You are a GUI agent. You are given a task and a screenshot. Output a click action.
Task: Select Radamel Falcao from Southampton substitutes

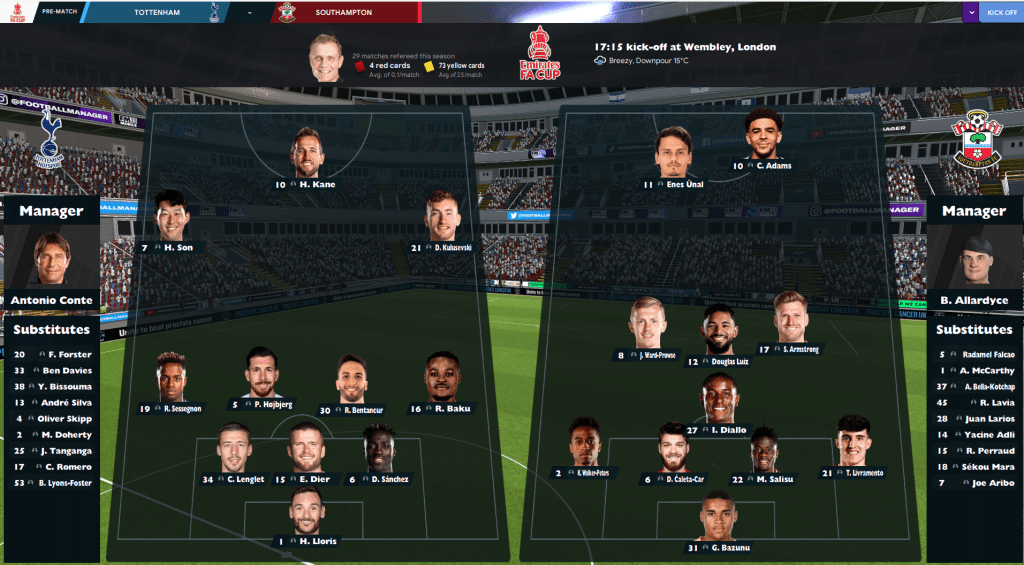click(x=974, y=354)
